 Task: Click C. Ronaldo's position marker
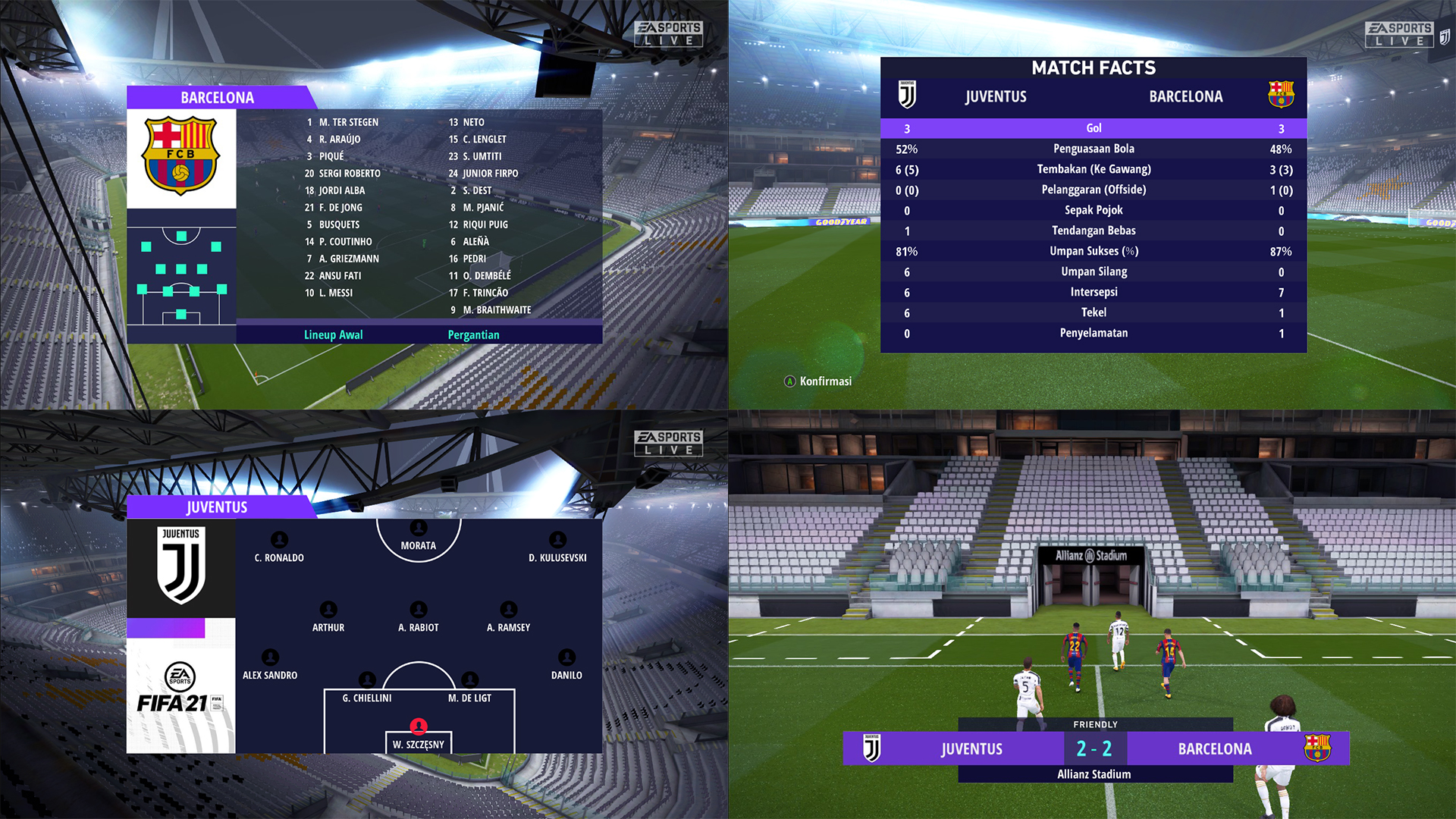click(278, 539)
